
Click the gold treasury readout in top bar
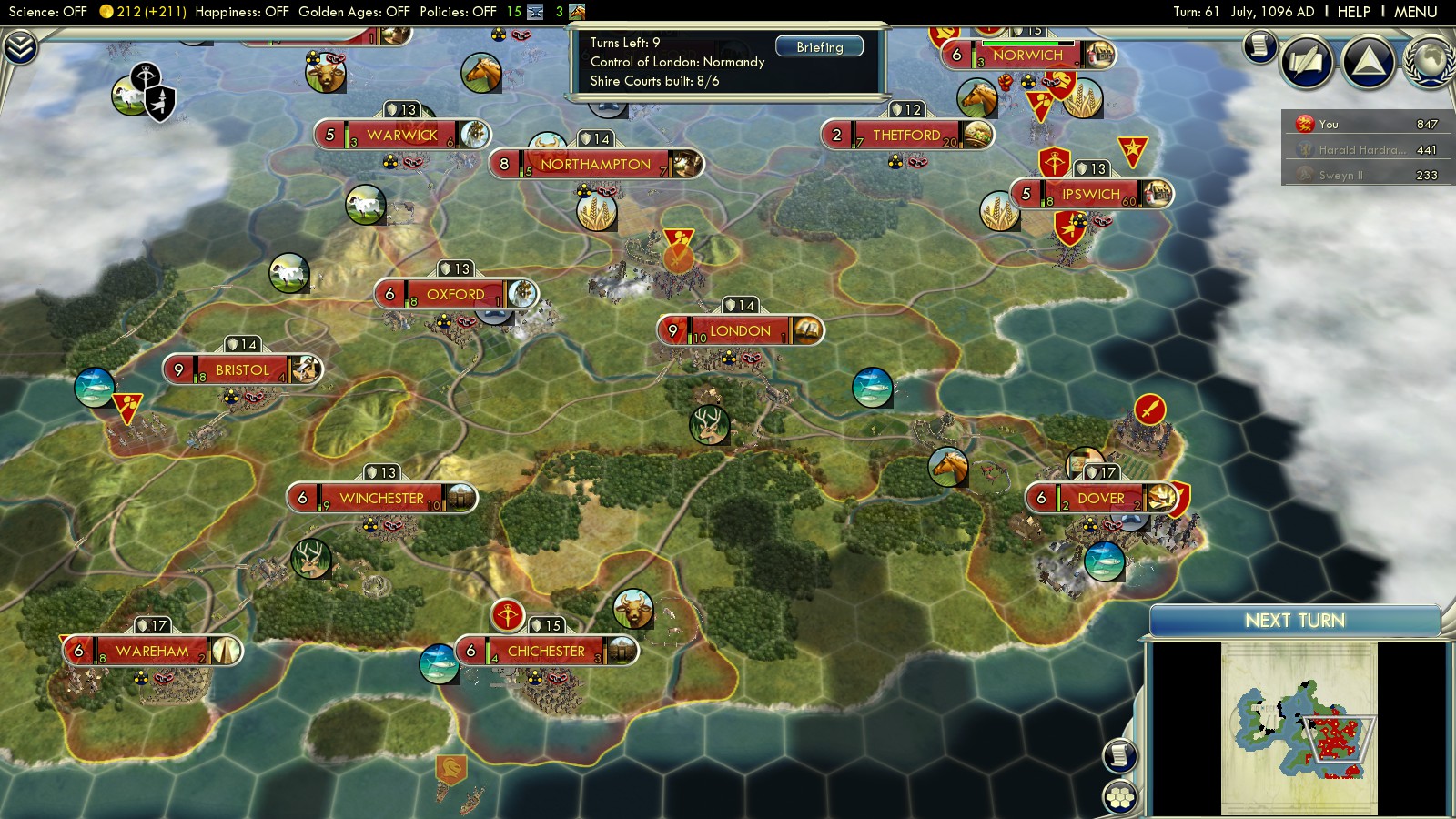[x=143, y=12]
